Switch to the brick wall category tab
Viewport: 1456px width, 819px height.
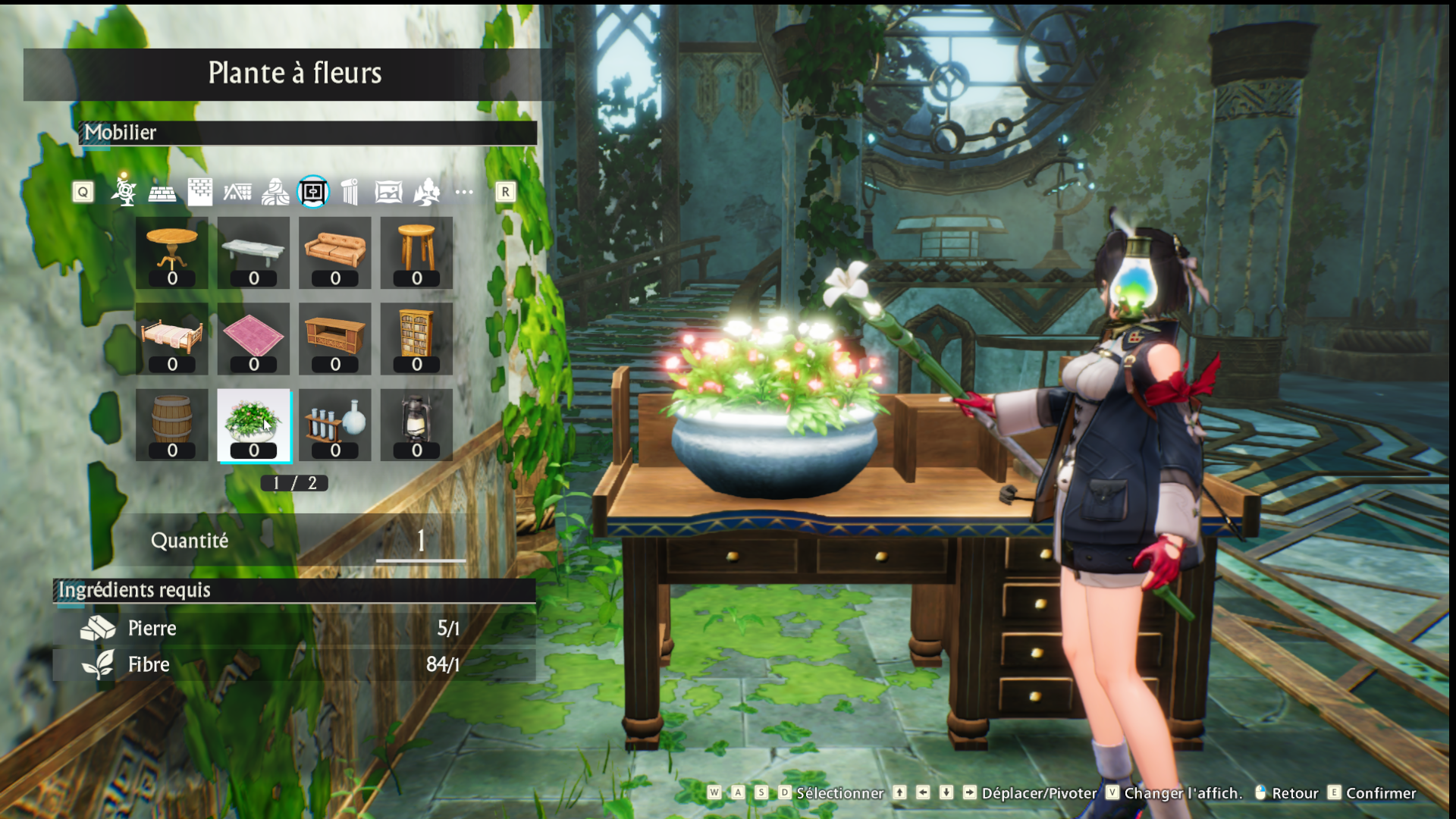click(x=200, y=192)
